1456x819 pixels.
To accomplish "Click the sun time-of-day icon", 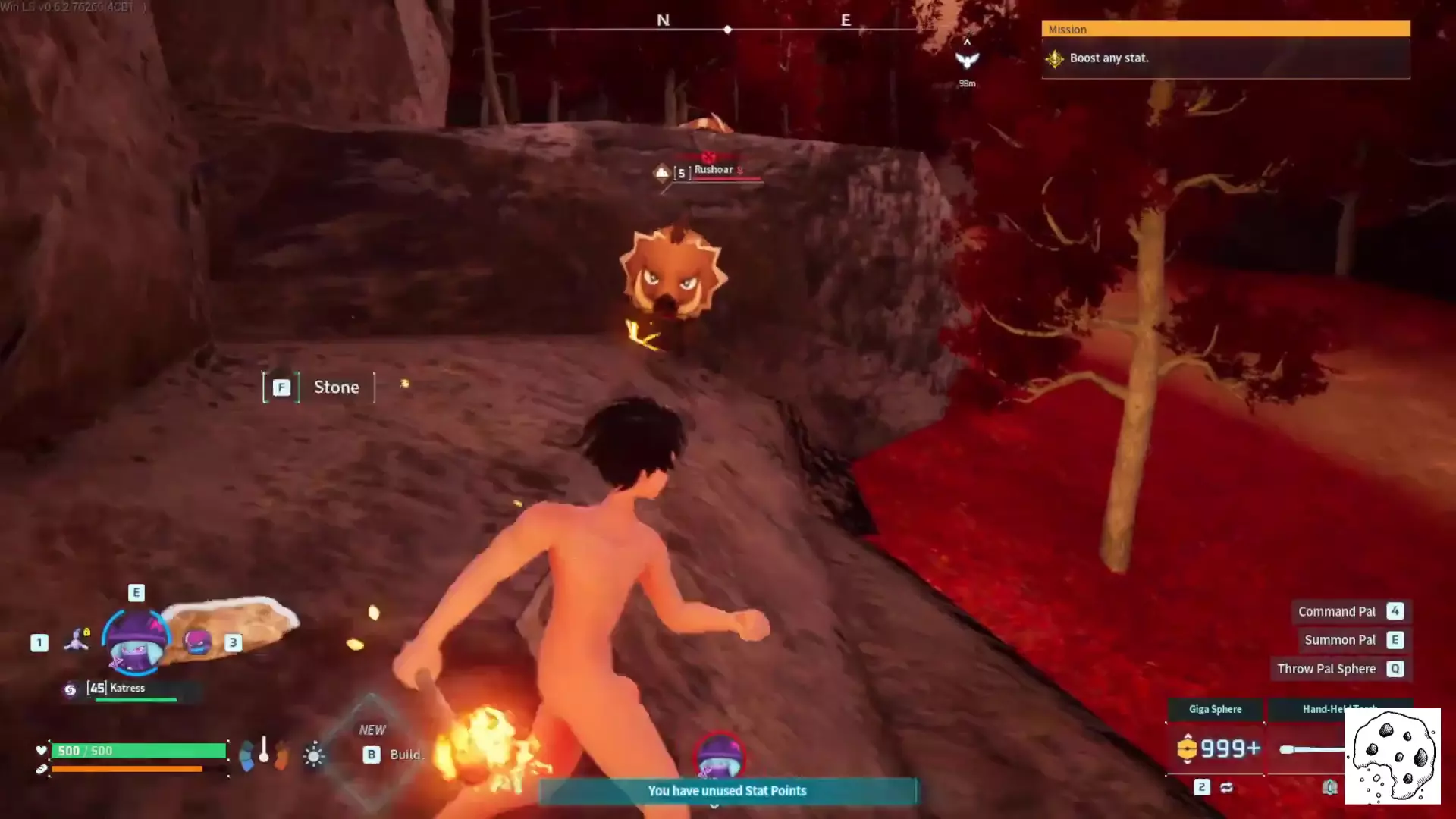I will tap(313, 755).
